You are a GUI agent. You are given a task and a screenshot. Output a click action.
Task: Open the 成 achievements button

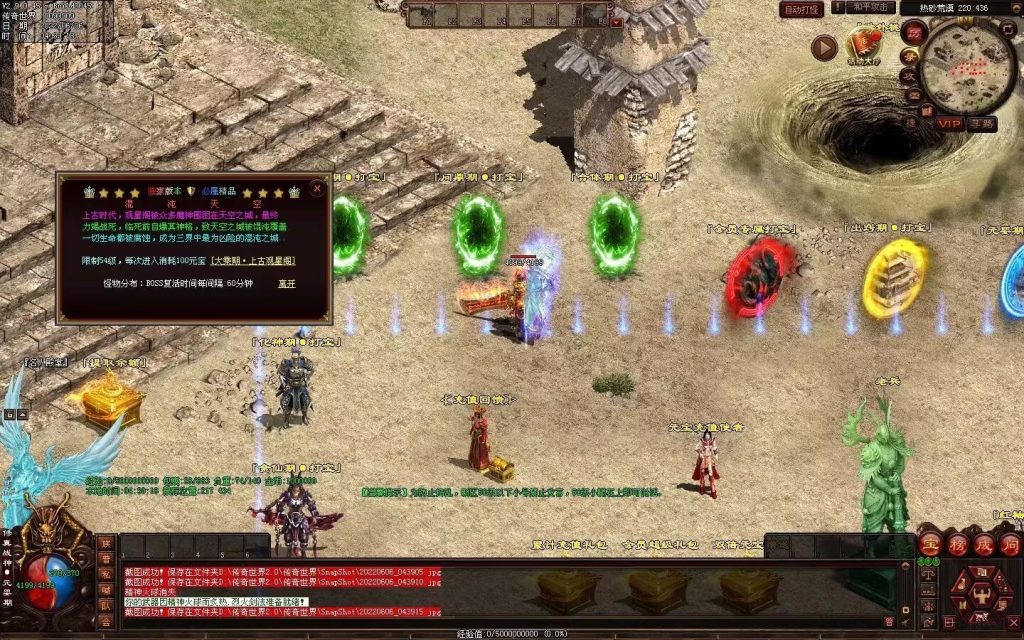(x=983, y=544)
